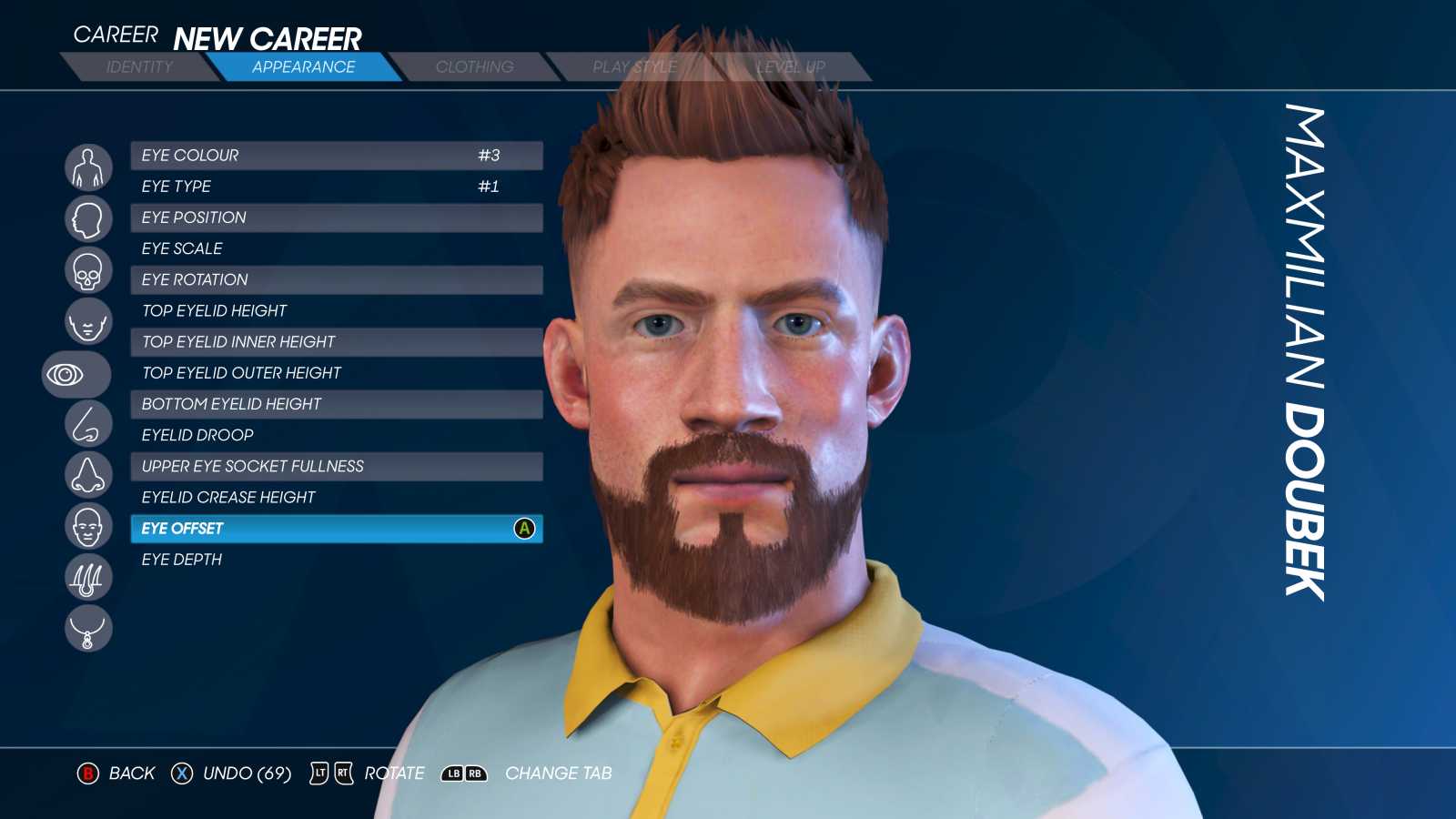Click the skull shape category icon
This screenshot has width=1456, height=819.
tap(87, 269)
